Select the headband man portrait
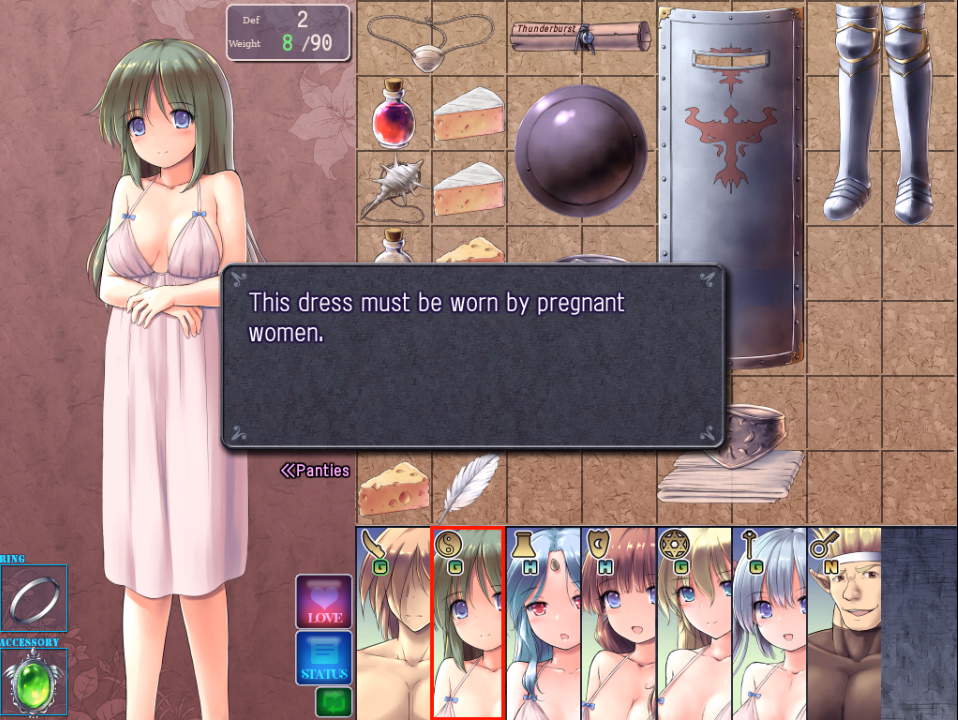The height and width of the screenshot is (720, 958). click(x=843, y=623)
